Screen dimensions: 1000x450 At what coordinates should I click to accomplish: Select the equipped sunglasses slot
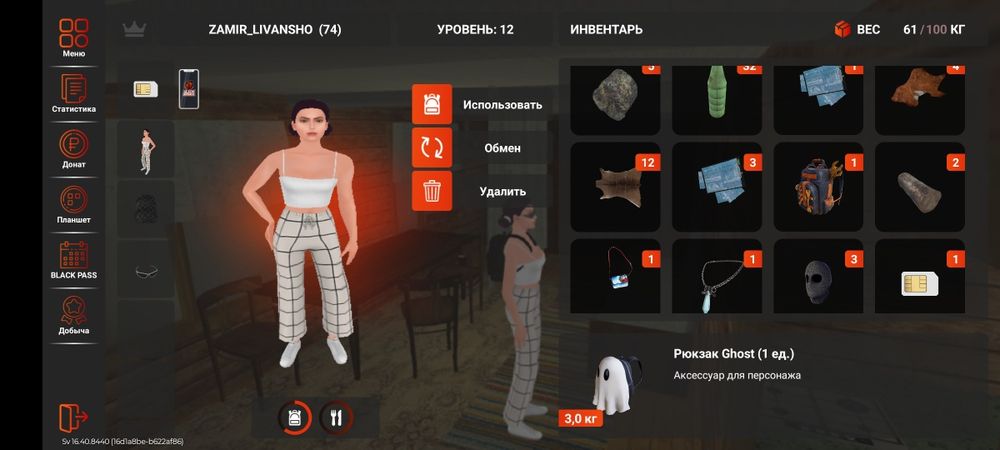[146, 270]
